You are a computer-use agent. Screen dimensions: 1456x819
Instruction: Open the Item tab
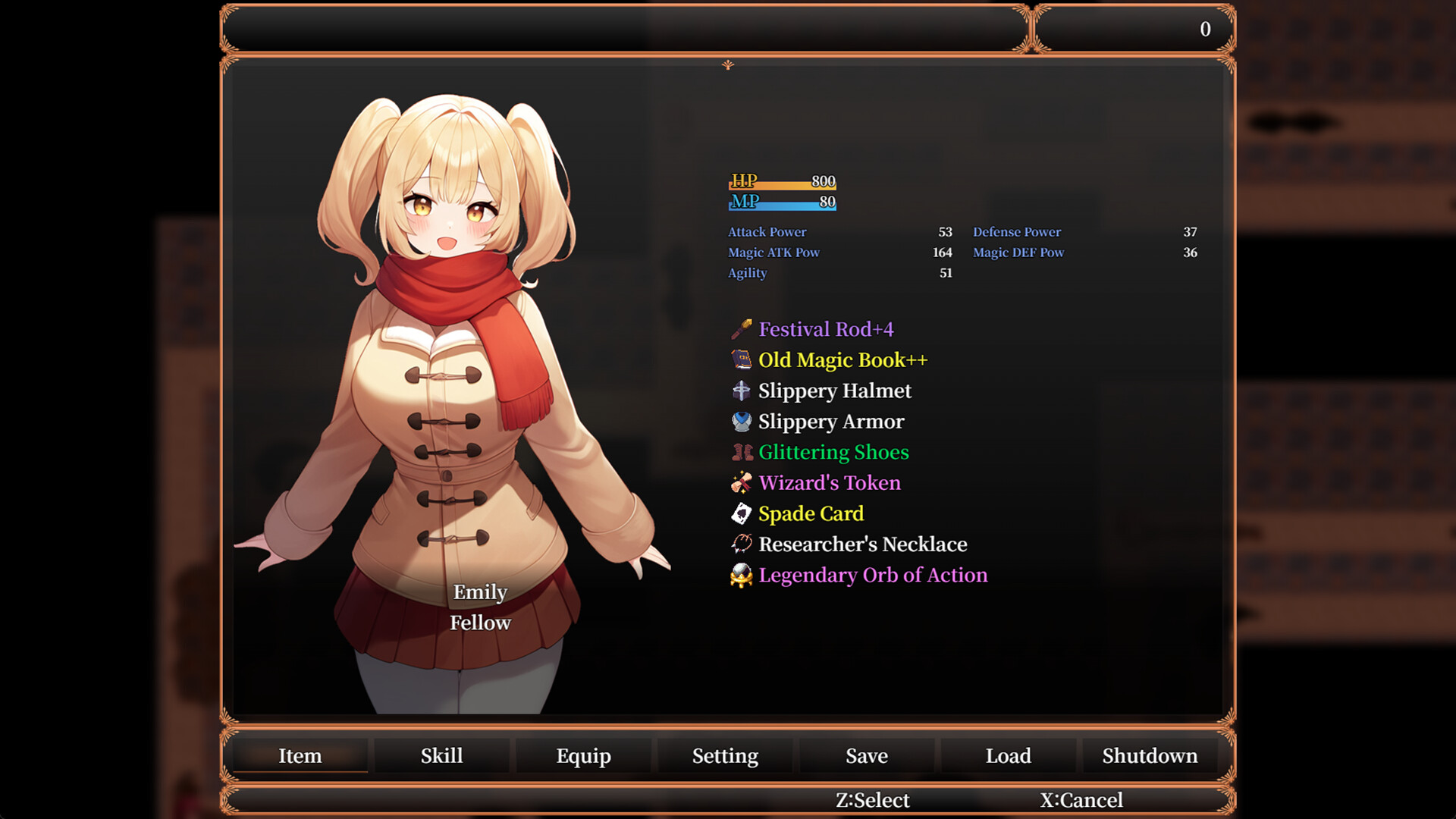(x=300, y=755)
